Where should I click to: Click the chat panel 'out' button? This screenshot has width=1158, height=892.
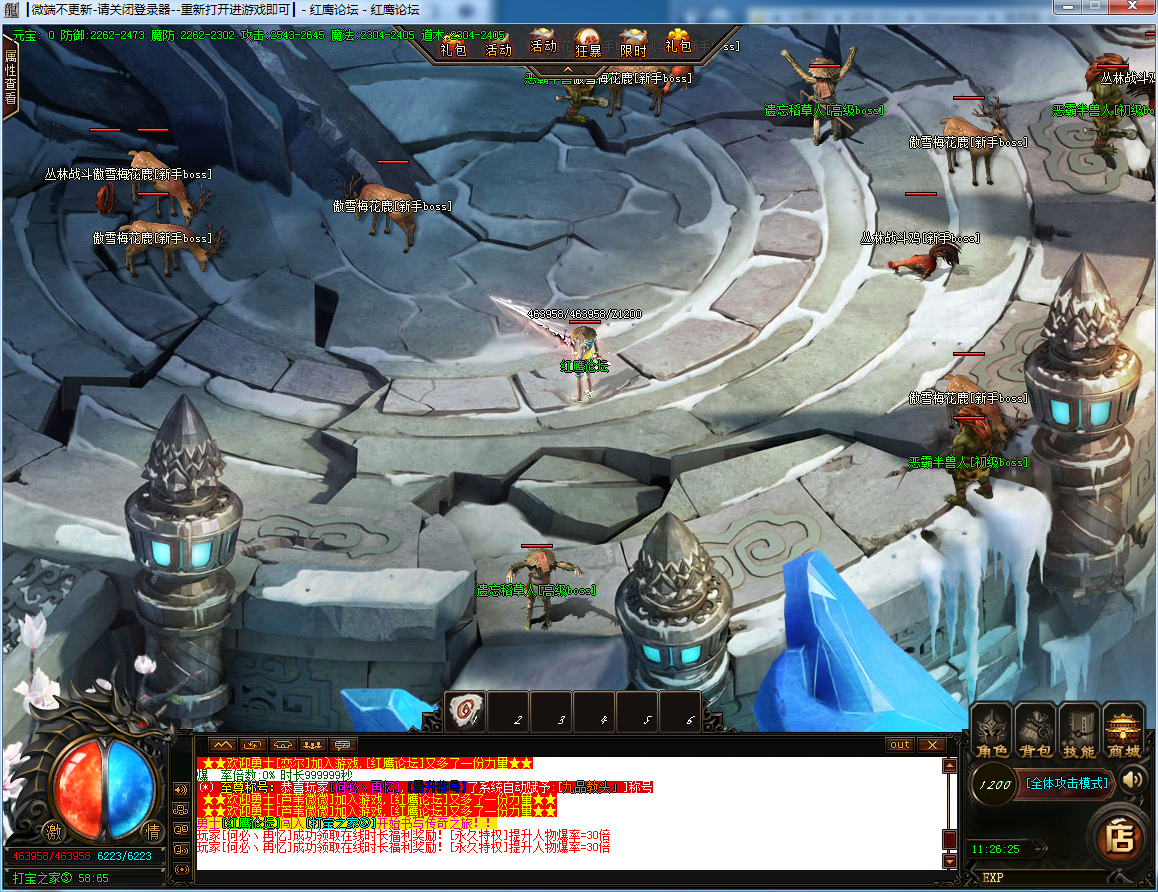point(900,745)
